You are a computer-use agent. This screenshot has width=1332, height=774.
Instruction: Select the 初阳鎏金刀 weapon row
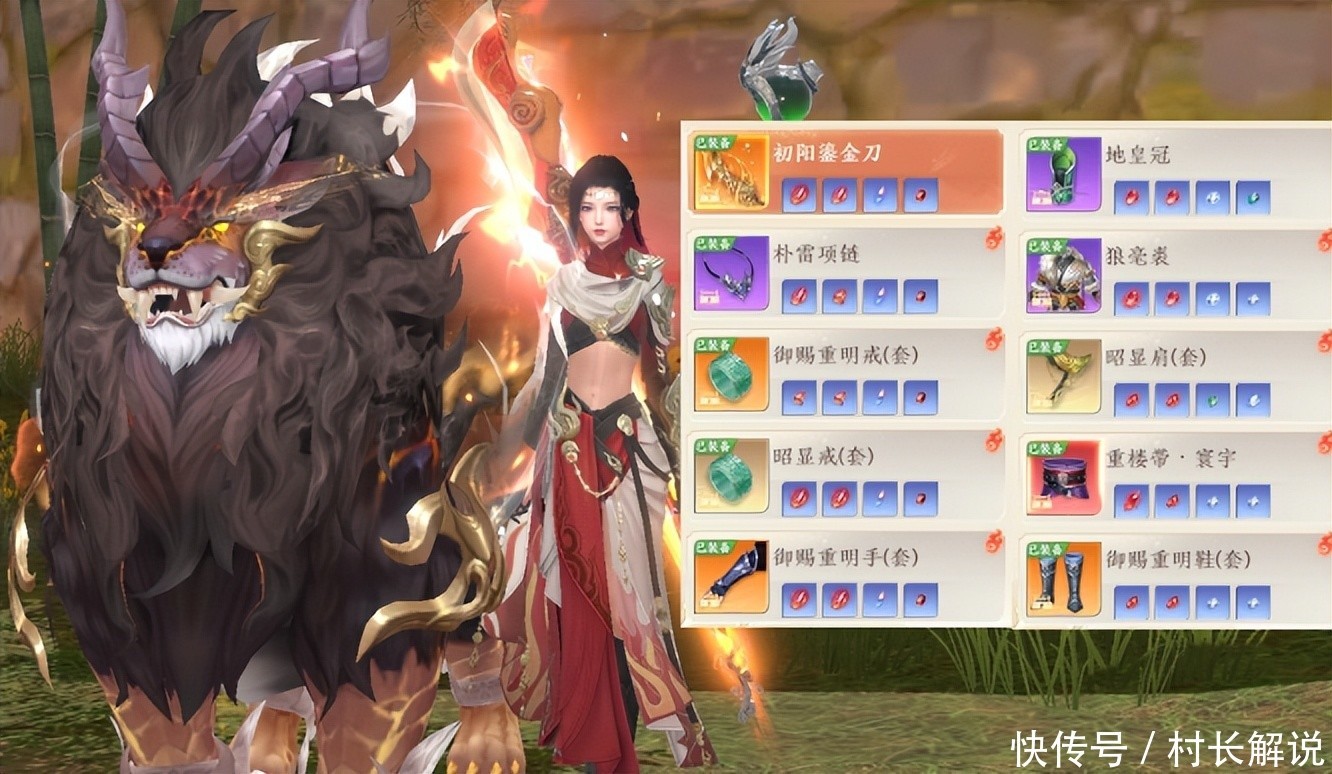[x=846, y=172]
